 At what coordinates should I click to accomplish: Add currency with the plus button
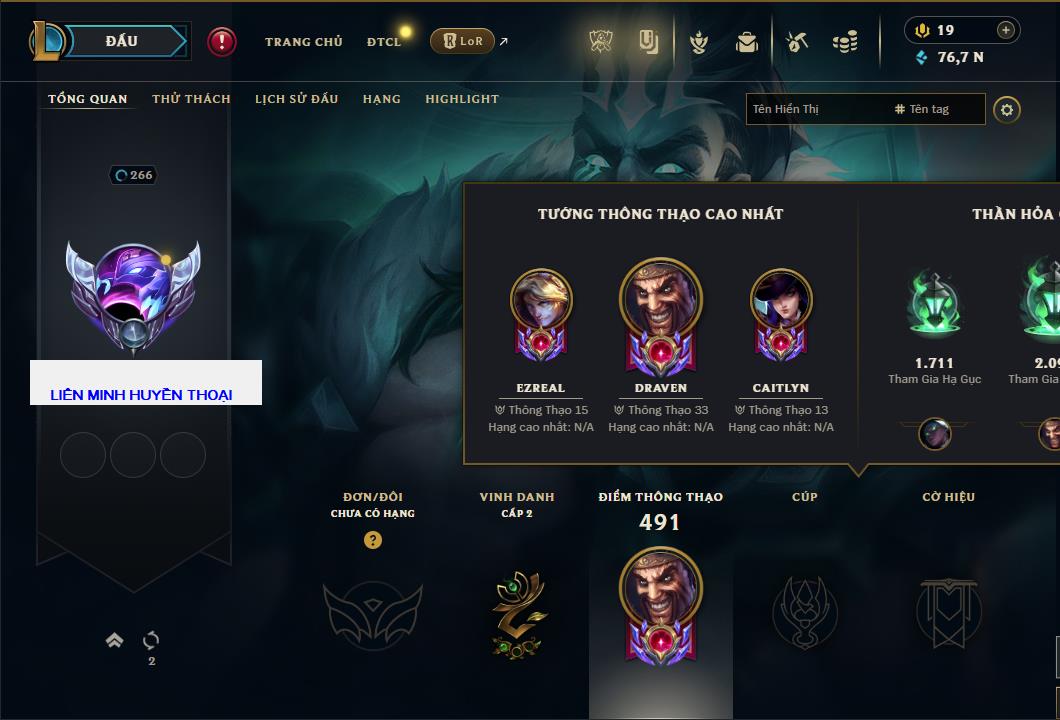[1006, 30]
